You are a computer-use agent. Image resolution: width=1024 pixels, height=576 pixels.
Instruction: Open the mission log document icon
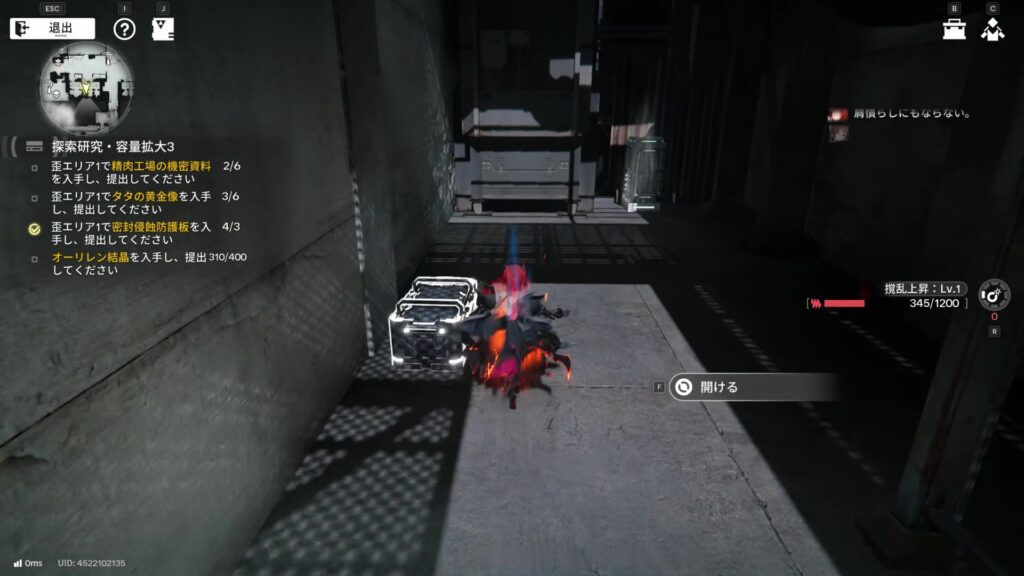point(162,29)
